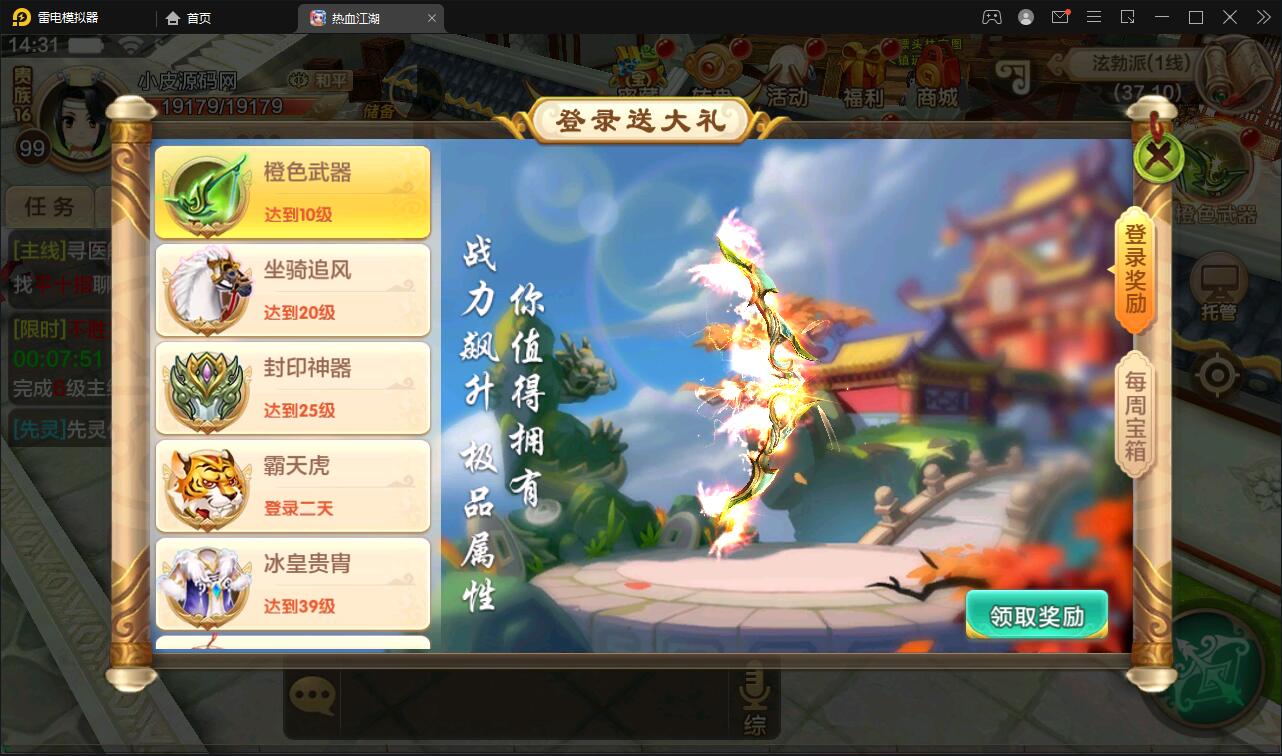Select the 橙色武器 login reward entry
Image resolution: width=1282 pixels, height=756 pixels.
[x=291, y=192]
